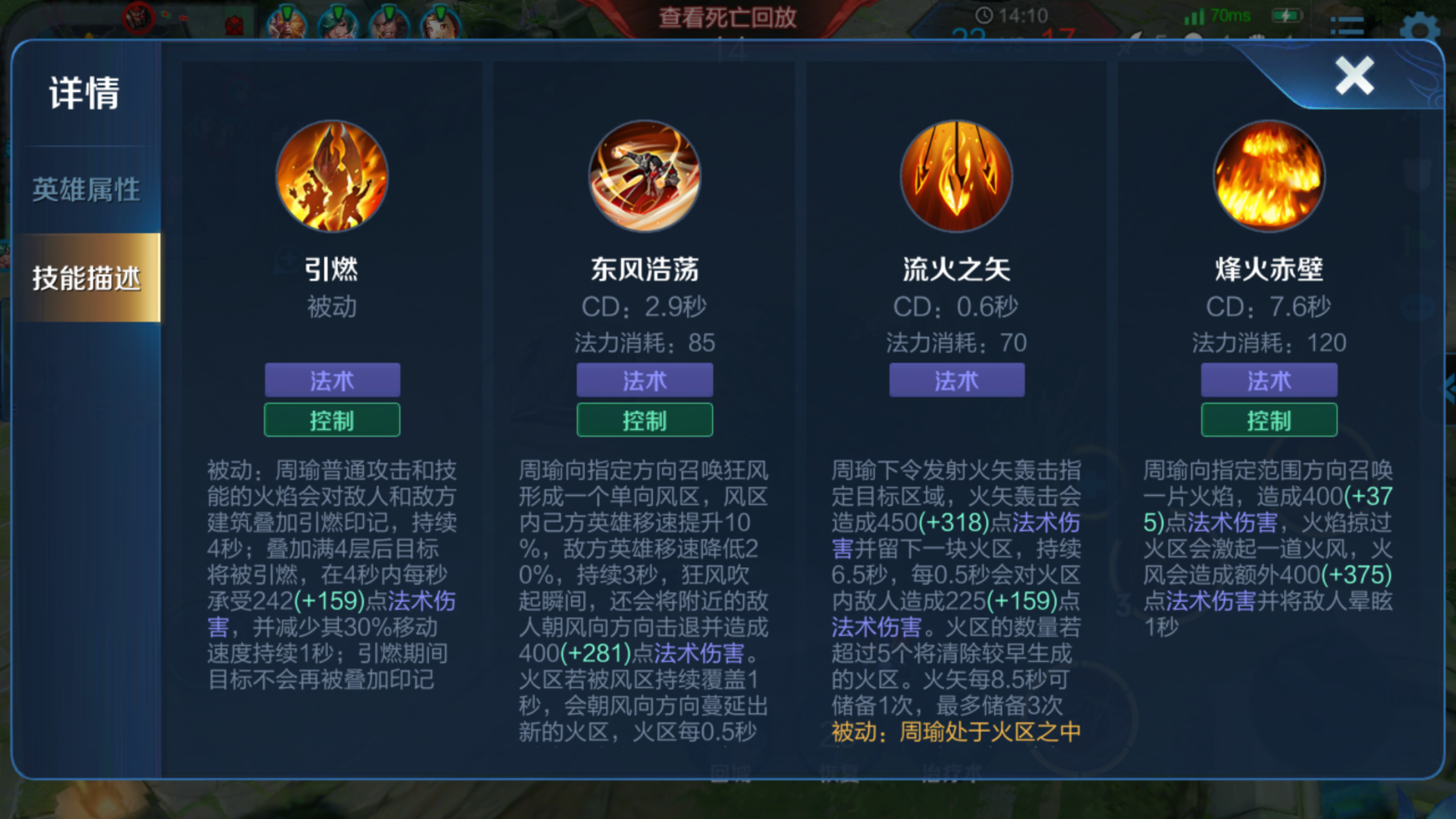Click the 查看死亡回放 button
This screenshot has width=1456, height=819.
coord(729,18)
